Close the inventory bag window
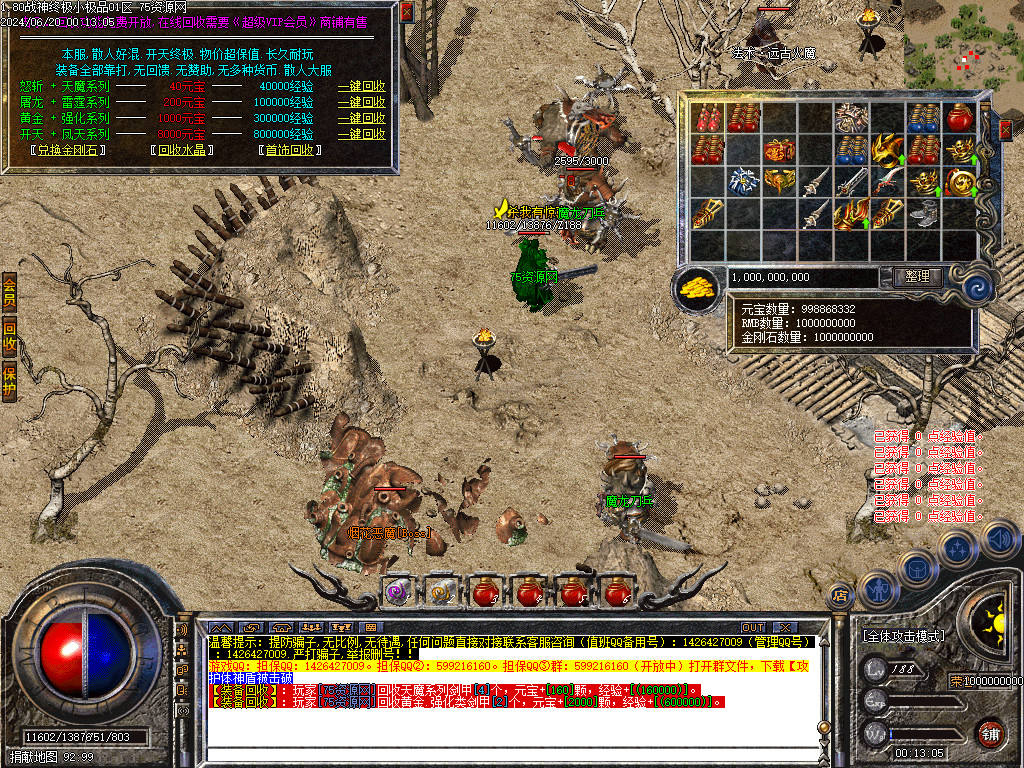1024x768 pixels. click(1005, 129)
